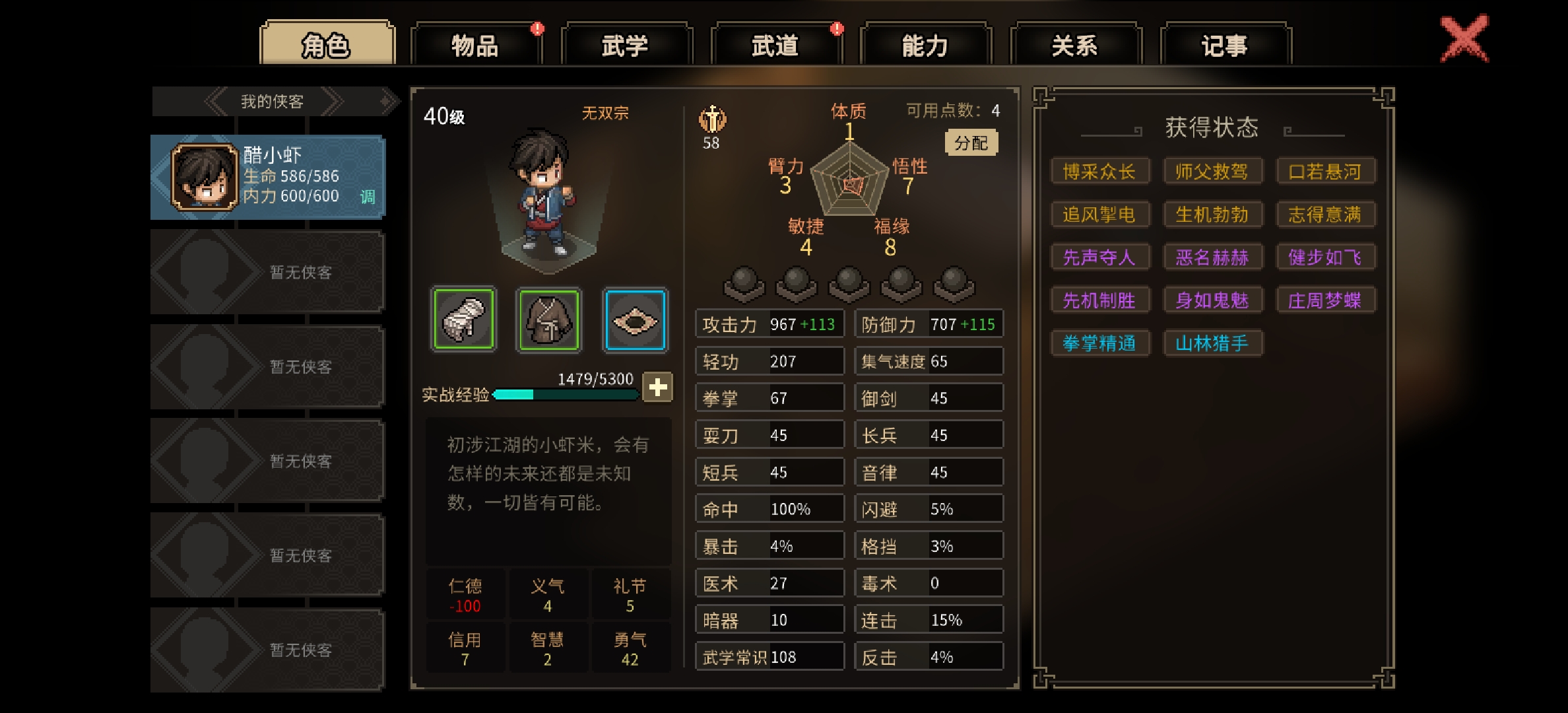Screen dimensions: 1568x713
Task: Select the blue-bordered accessory slot
Action: pos(635,320)
